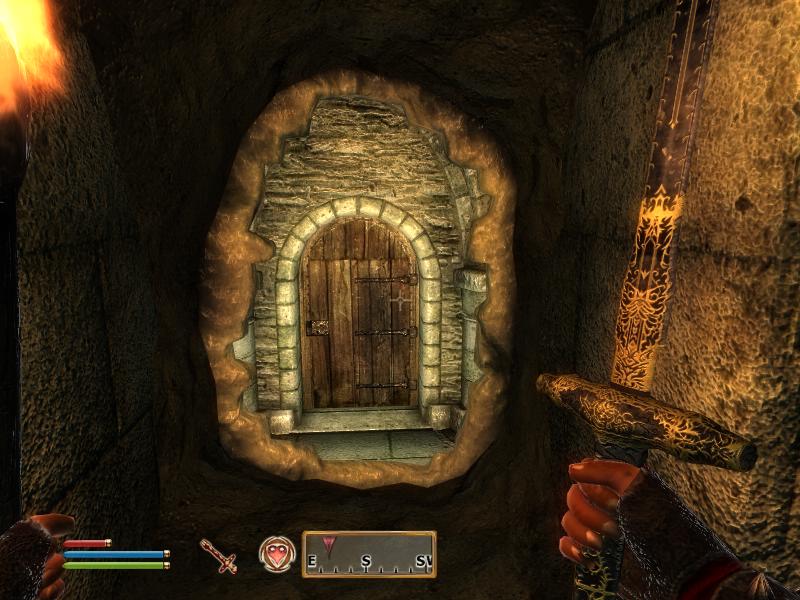Click the compass direction bar
This screenshot has height=600, width=800.
tap(369, 554)
